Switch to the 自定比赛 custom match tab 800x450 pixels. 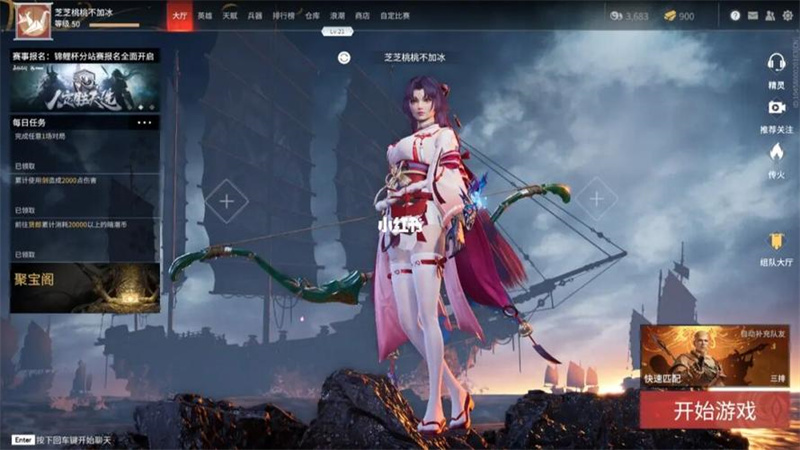point(396,16)
